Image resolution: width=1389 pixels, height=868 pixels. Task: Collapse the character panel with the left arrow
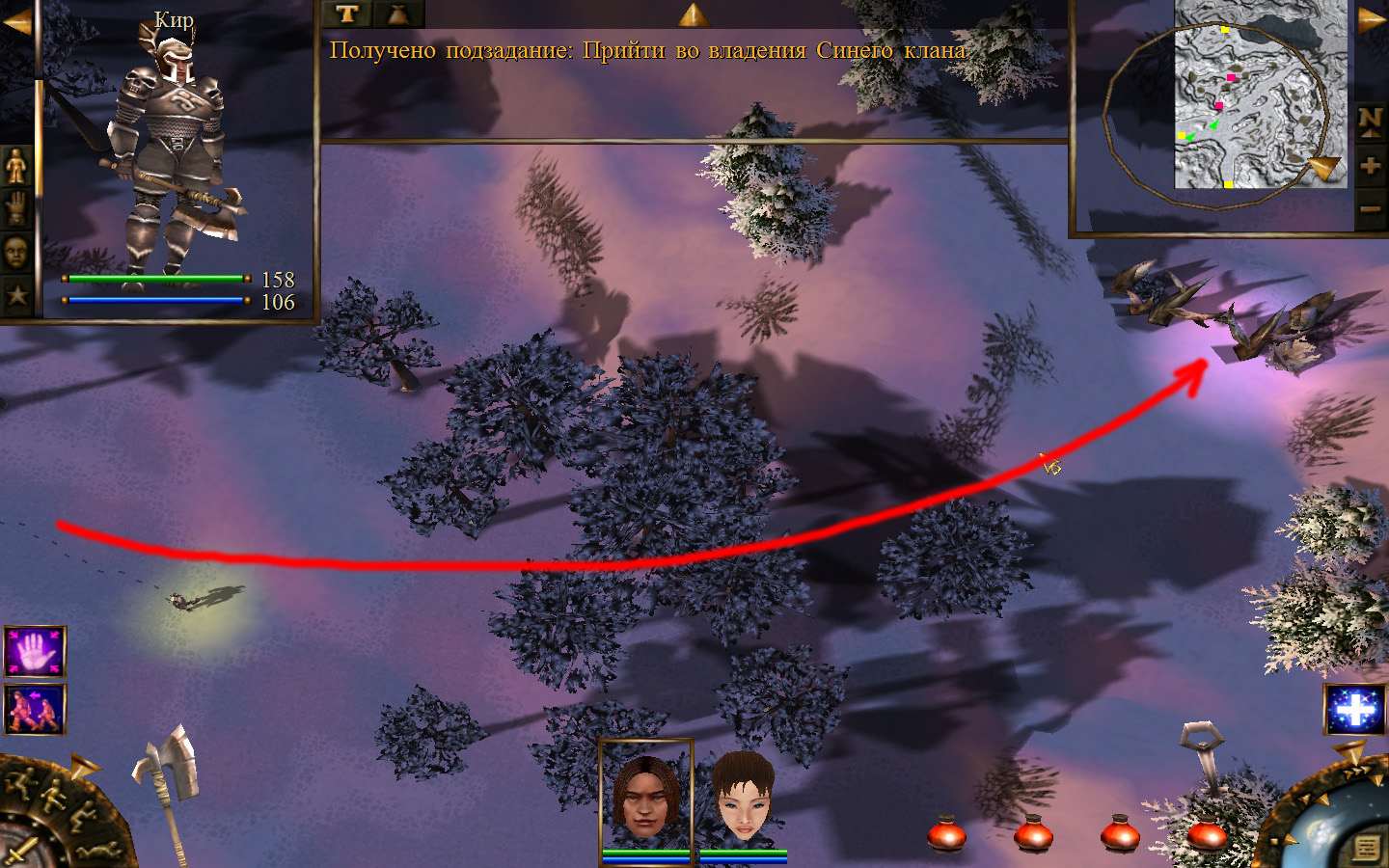pos(16,21)
